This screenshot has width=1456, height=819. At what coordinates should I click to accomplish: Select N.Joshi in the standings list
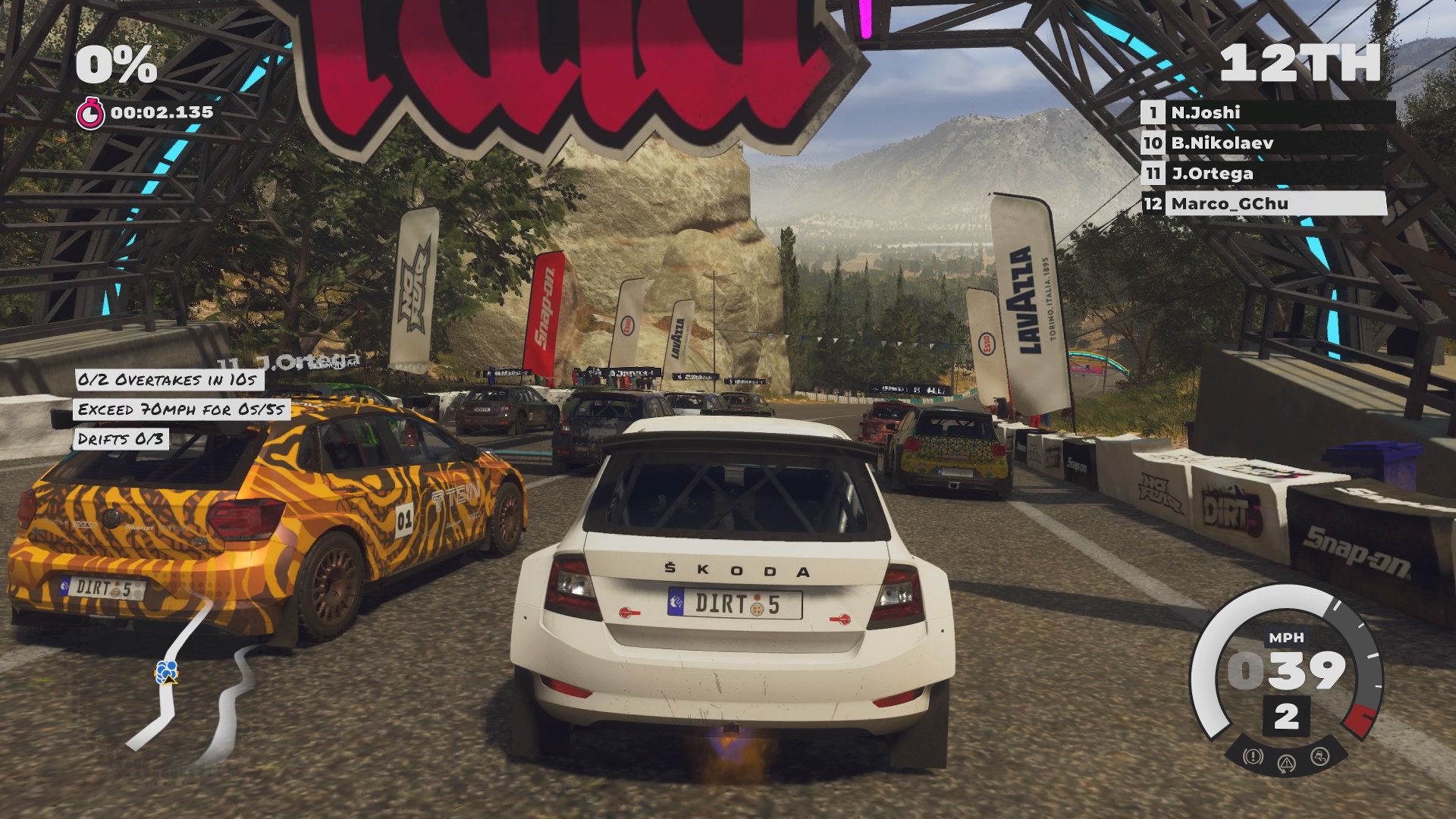click(x=1266, y=113)
